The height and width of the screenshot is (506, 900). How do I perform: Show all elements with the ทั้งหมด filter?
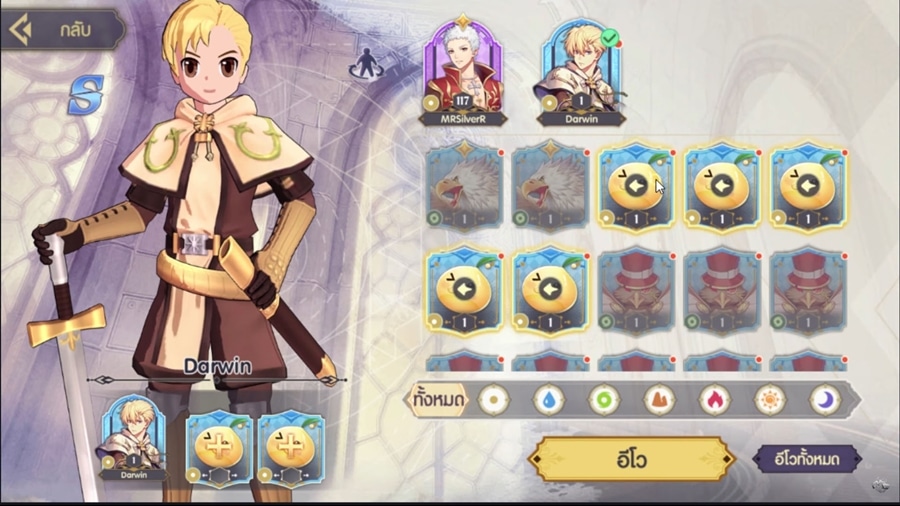[438, 401]
